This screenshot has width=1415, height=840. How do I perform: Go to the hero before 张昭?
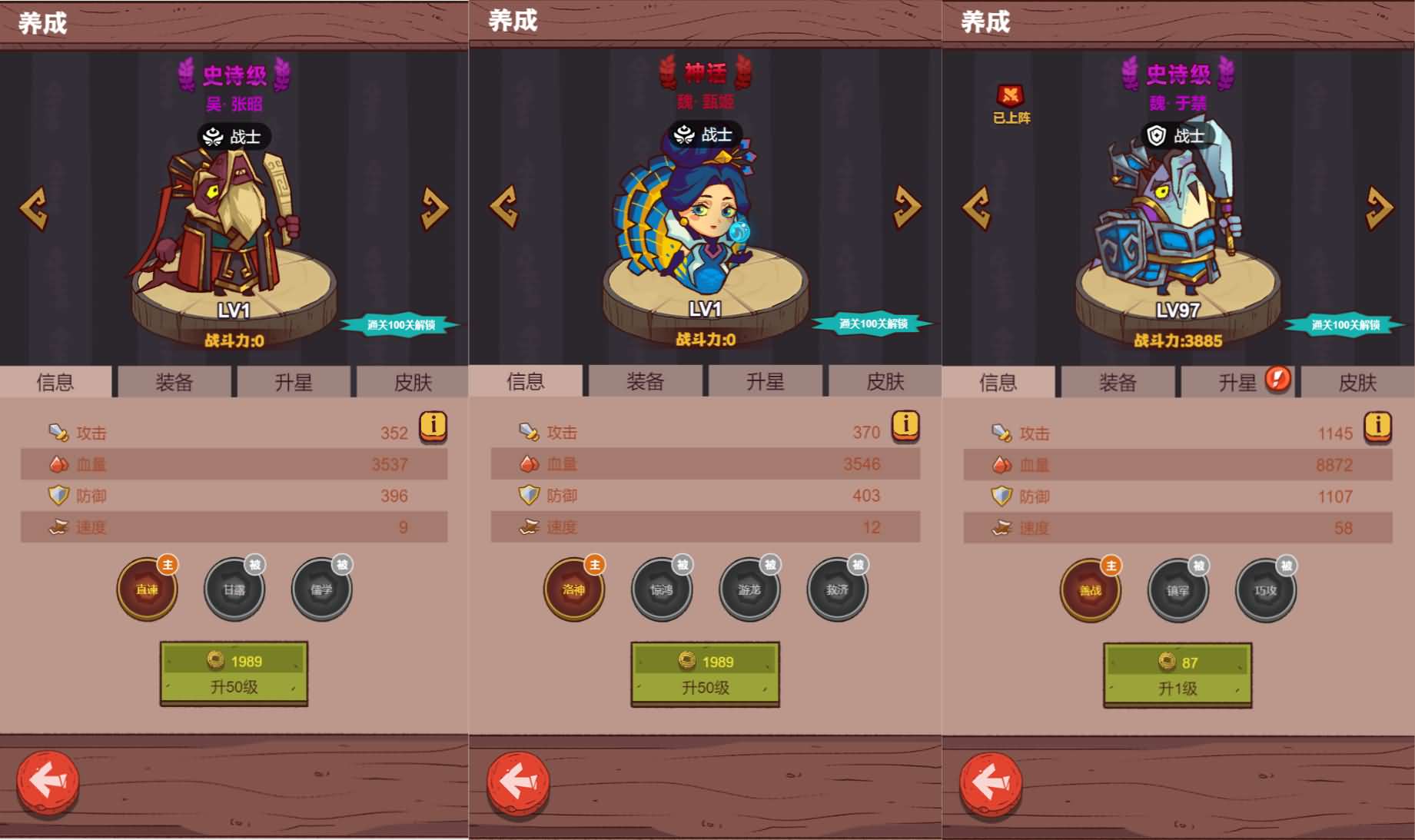point(34,207)
